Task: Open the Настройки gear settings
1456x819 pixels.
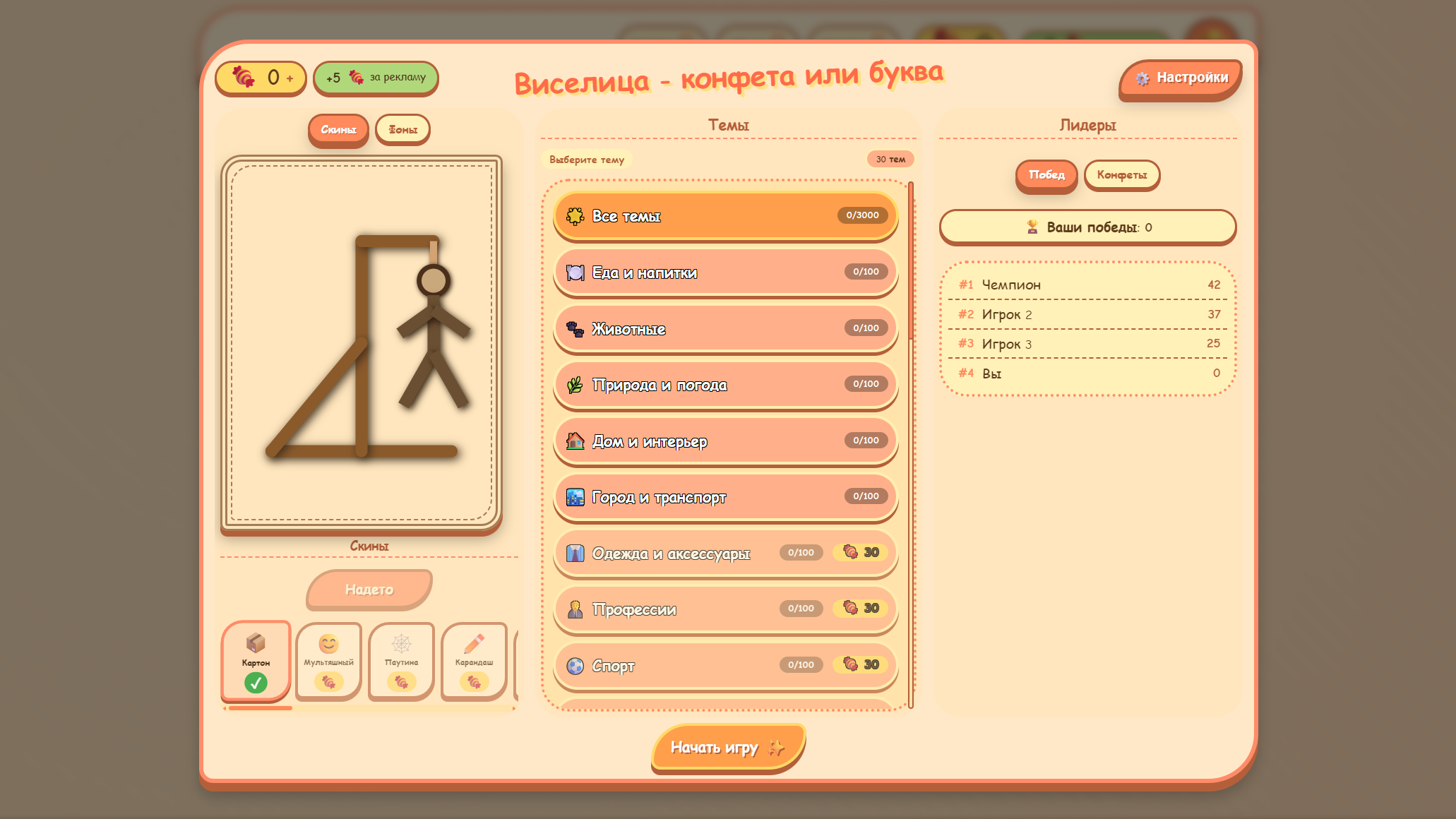Action: [x=1179, y=76]
